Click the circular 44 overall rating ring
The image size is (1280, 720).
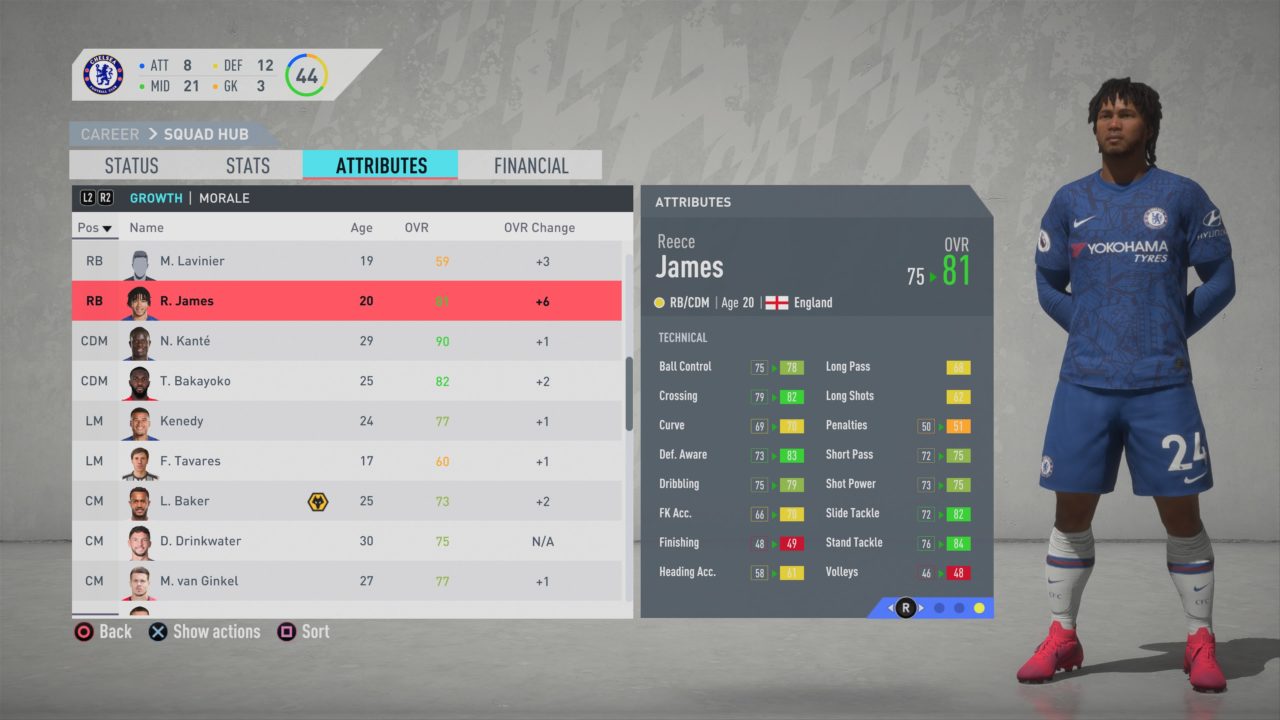point(306,74)
